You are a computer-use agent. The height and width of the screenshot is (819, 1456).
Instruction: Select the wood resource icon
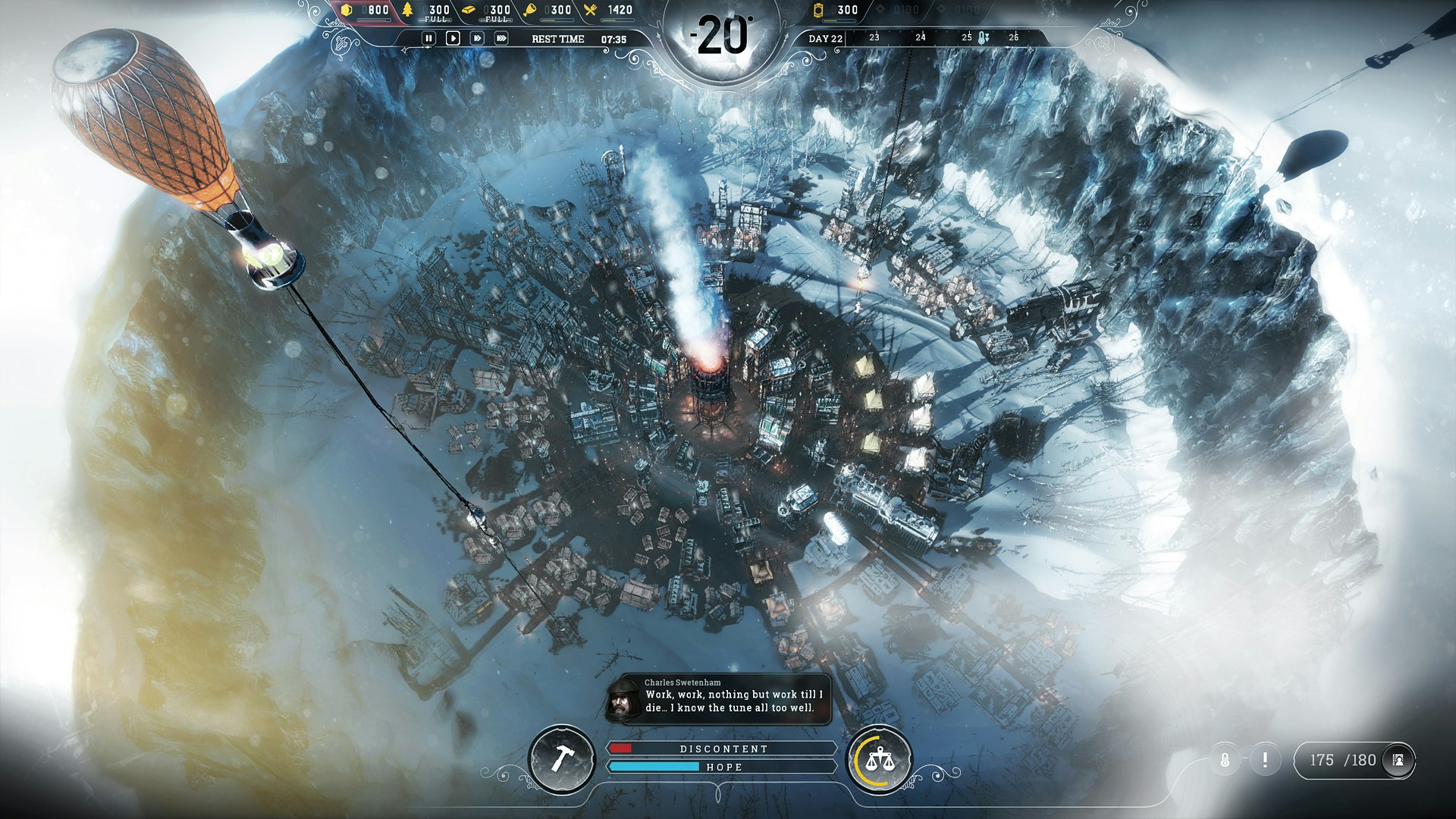click(407, 11)
